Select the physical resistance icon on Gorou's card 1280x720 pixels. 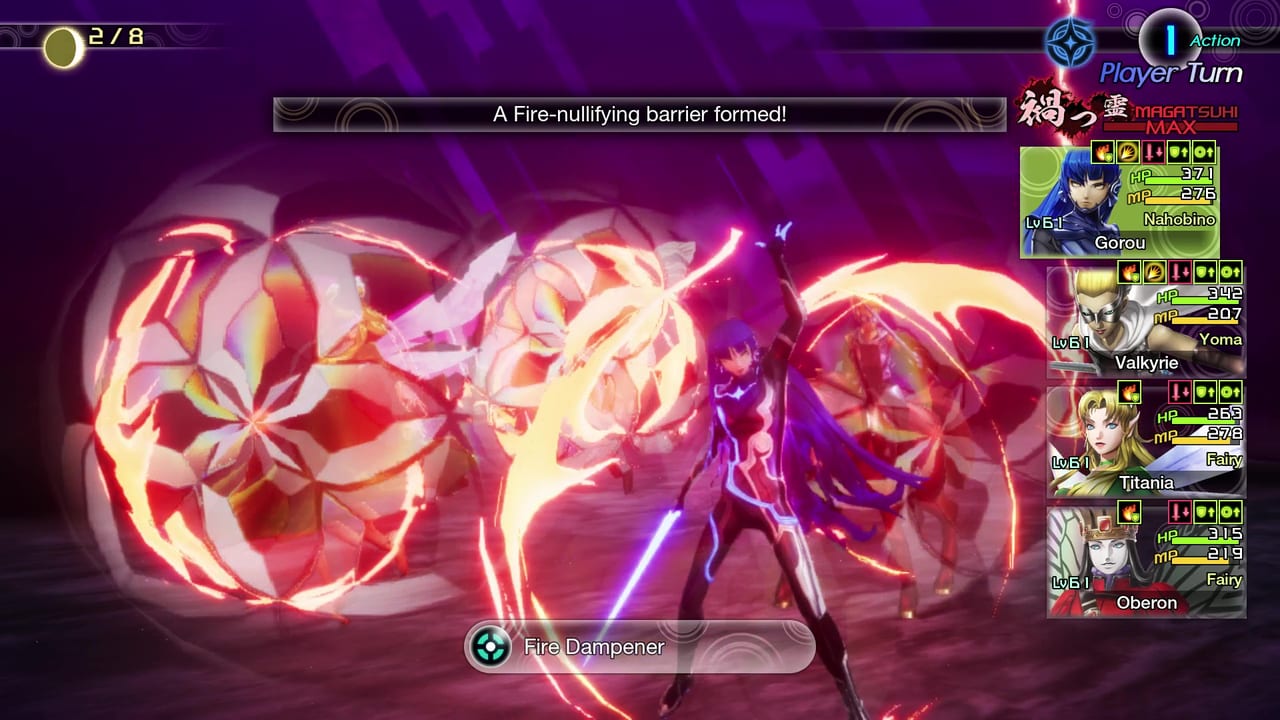click(1127, 154)
